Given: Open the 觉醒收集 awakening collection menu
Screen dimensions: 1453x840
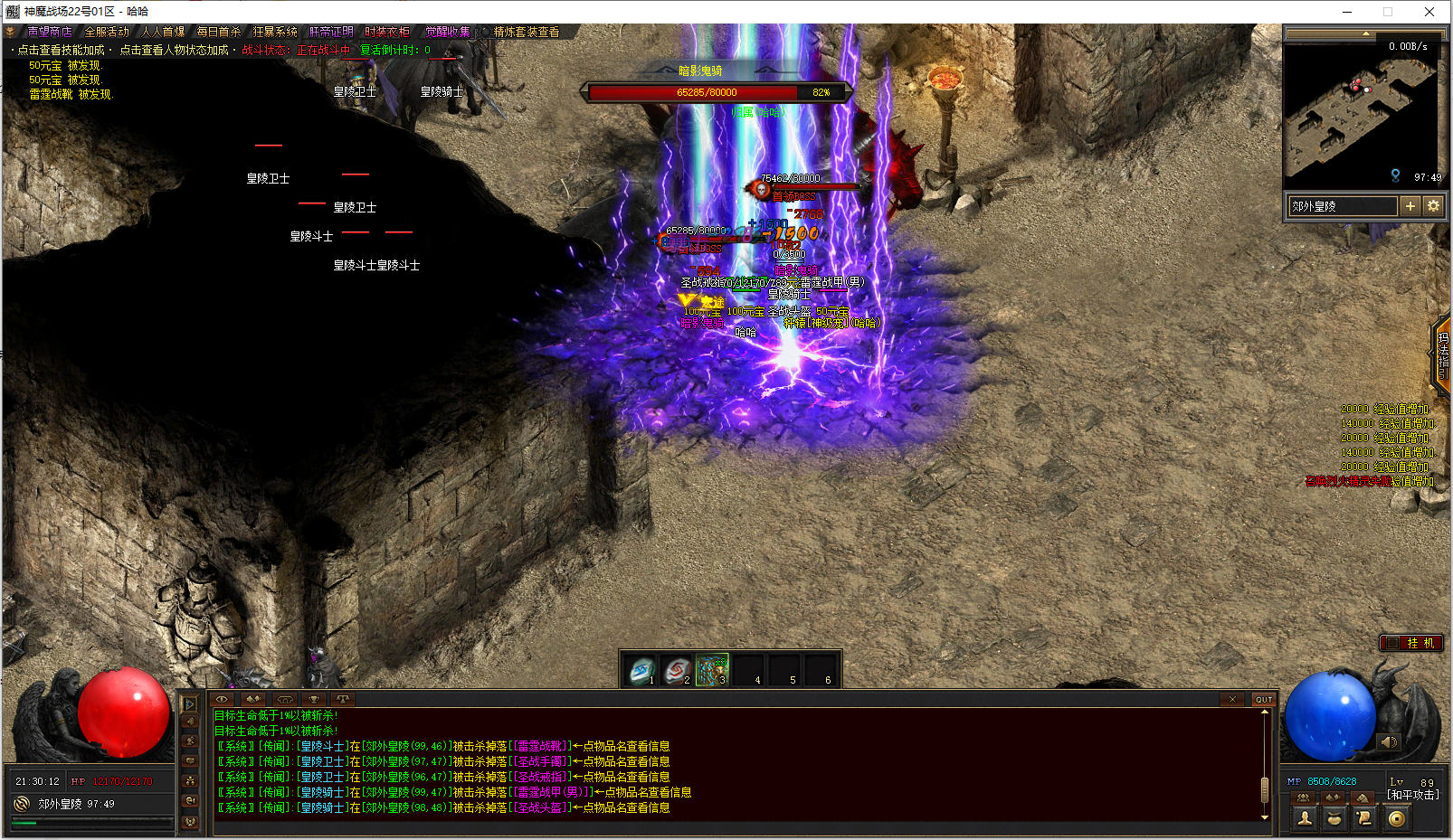Looking at the screenshot, I should tap(448, 32).
